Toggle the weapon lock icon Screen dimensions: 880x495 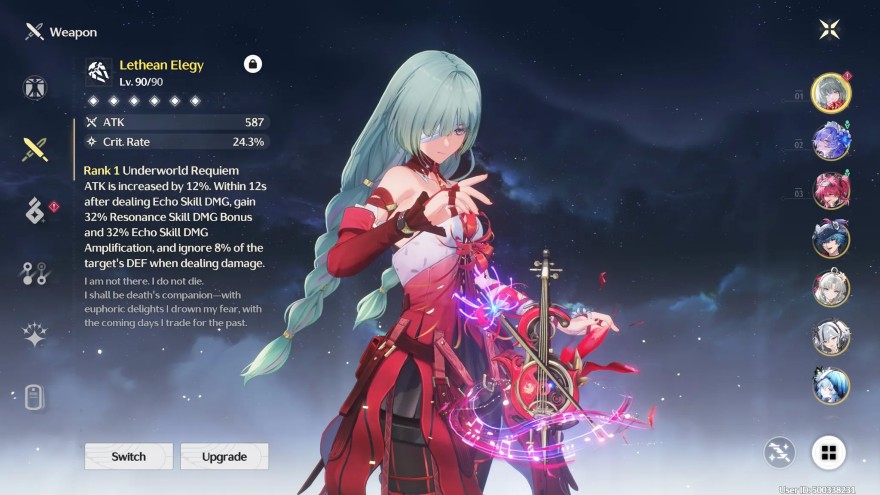(x=253, y=64)
